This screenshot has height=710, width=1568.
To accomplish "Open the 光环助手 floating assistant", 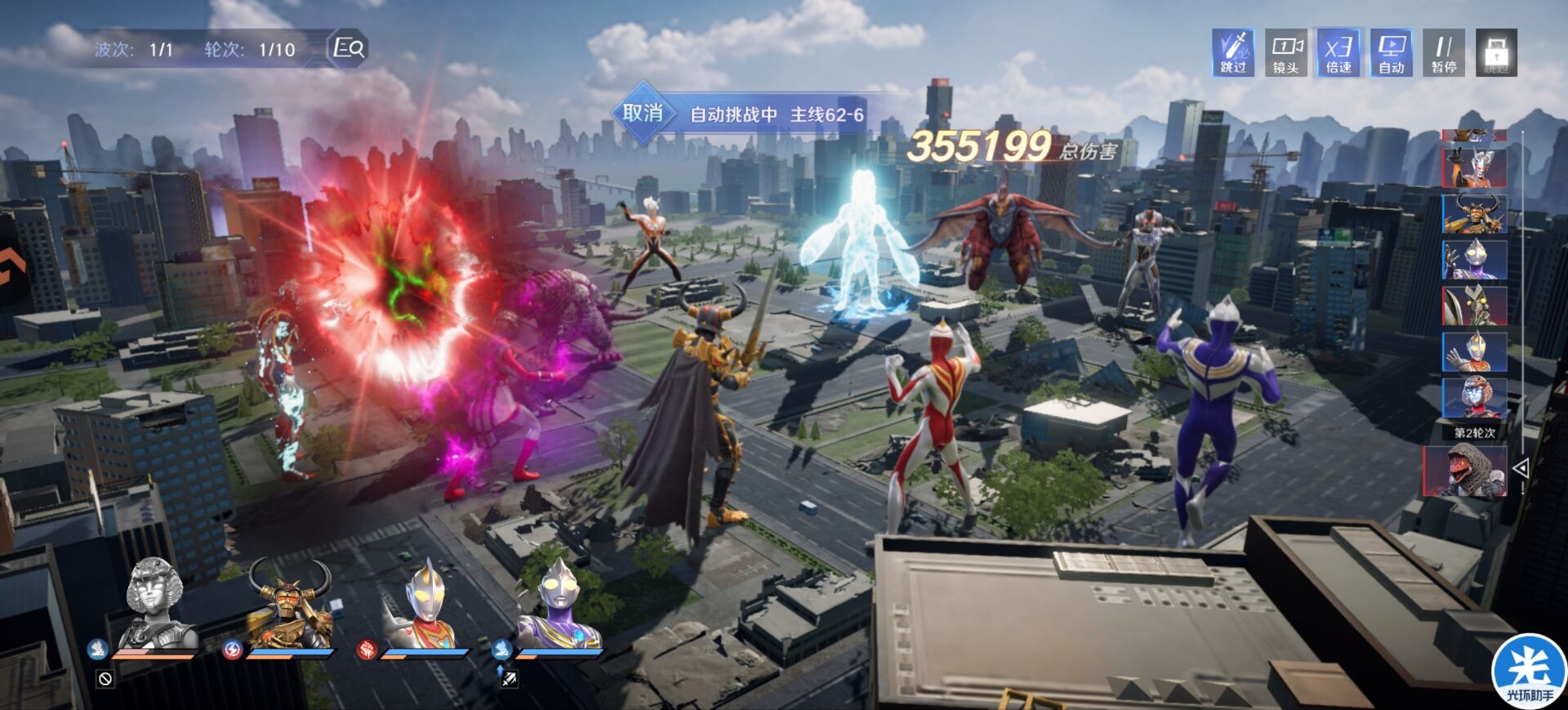I will (1528, 670).
